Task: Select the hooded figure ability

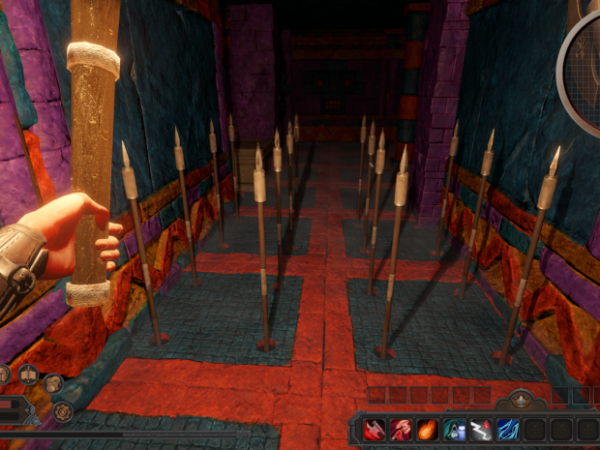Action: click(x=455, y=430)
